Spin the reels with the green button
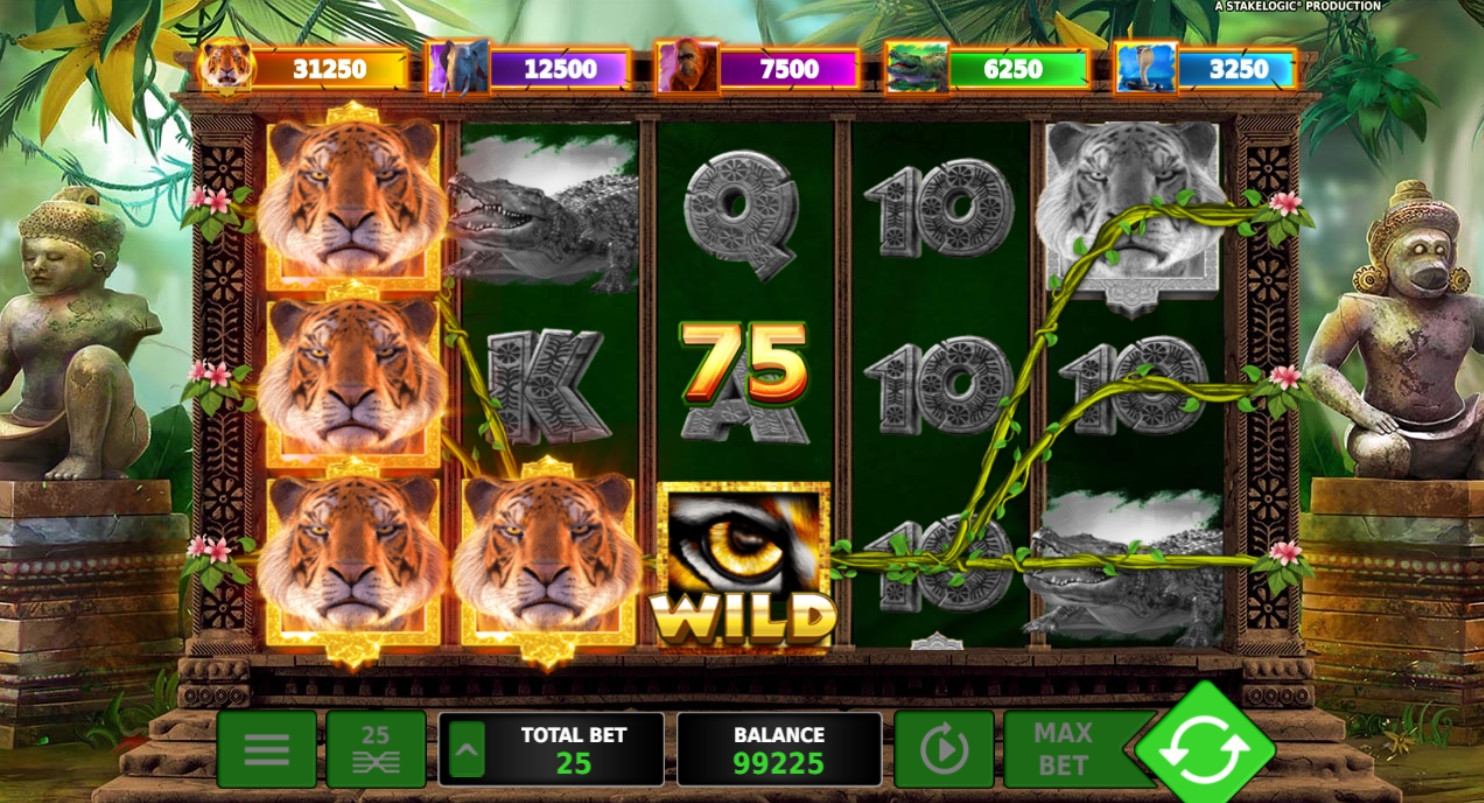The width and height of the screenshot is (1484, 803). click(x=1204, y=747)
